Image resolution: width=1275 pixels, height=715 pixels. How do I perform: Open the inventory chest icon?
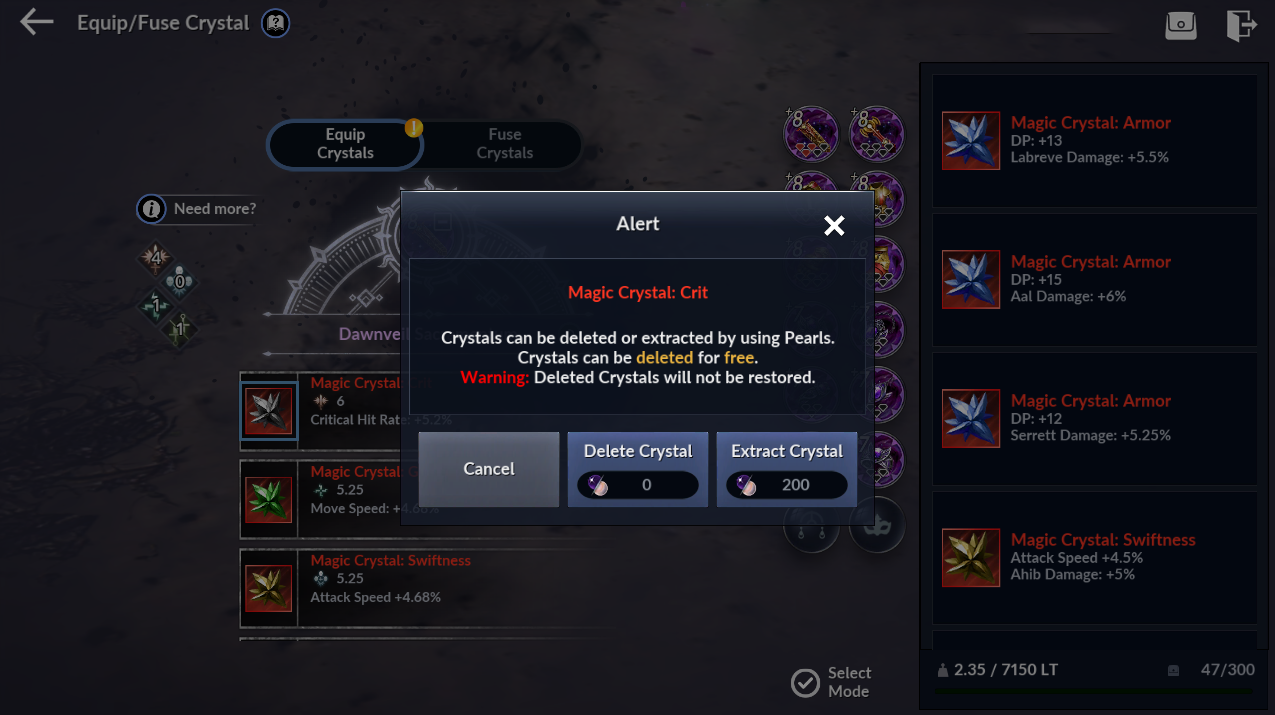pyautogui.click(x=1180, y=25)
